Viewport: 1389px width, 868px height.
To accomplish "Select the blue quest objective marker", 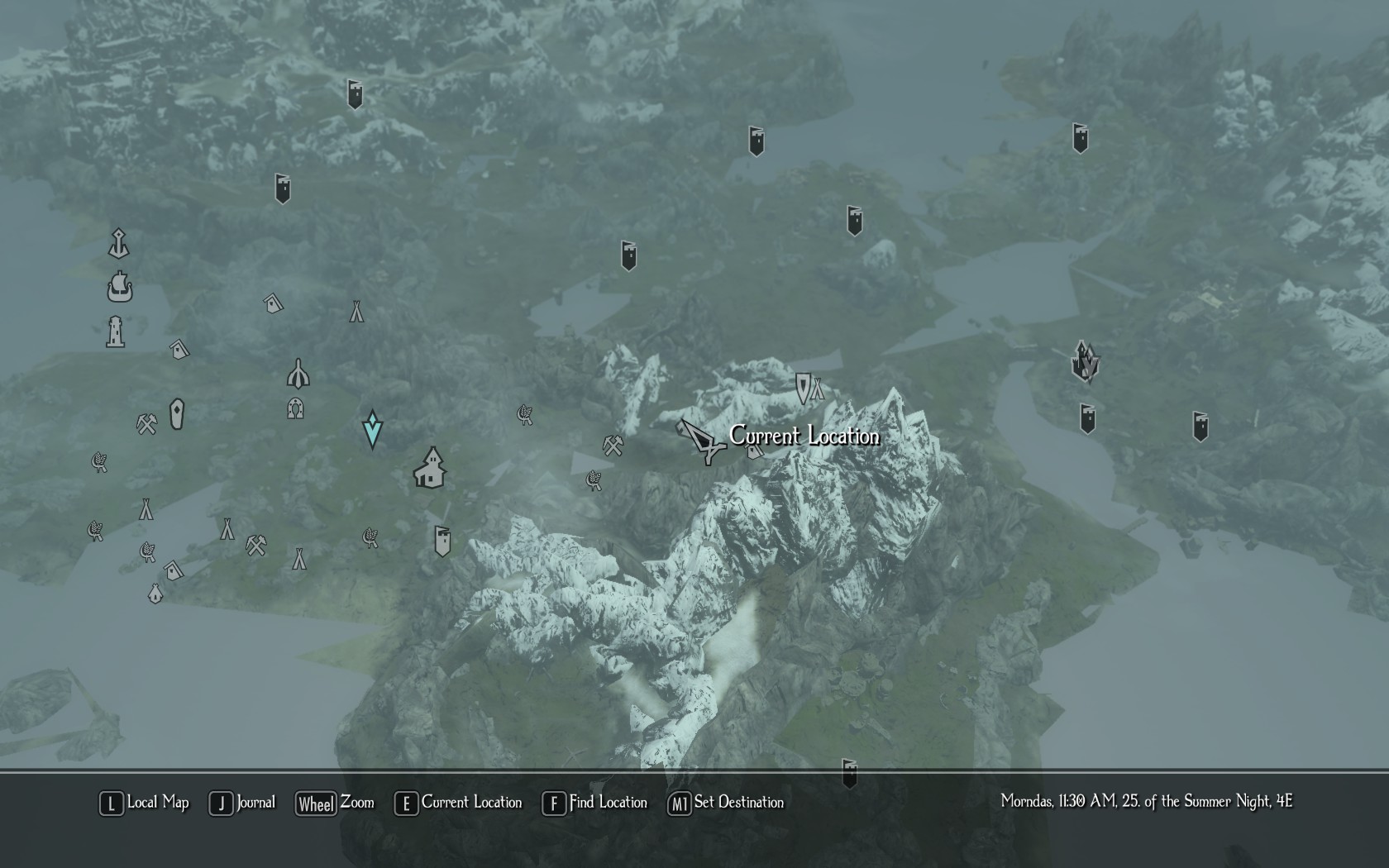I will [372, 429].
